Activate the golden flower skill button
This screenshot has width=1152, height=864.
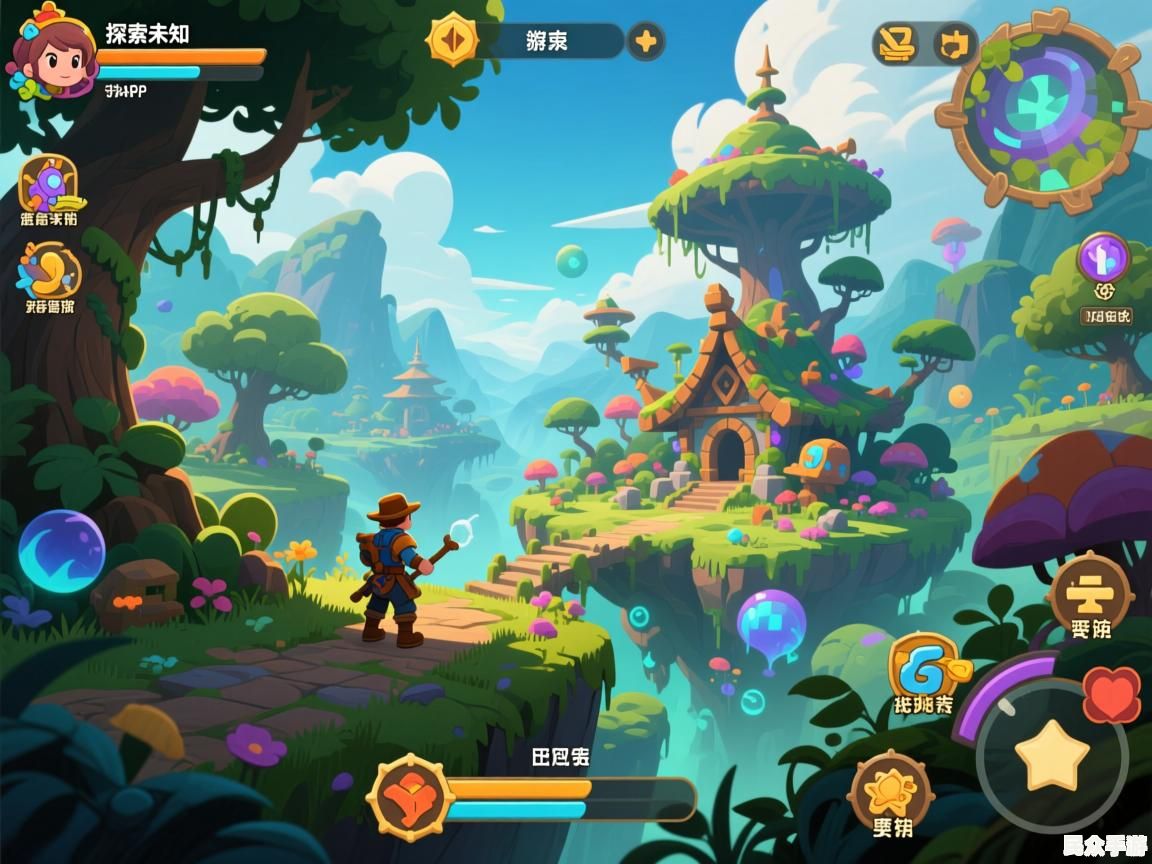pos(890,790)
